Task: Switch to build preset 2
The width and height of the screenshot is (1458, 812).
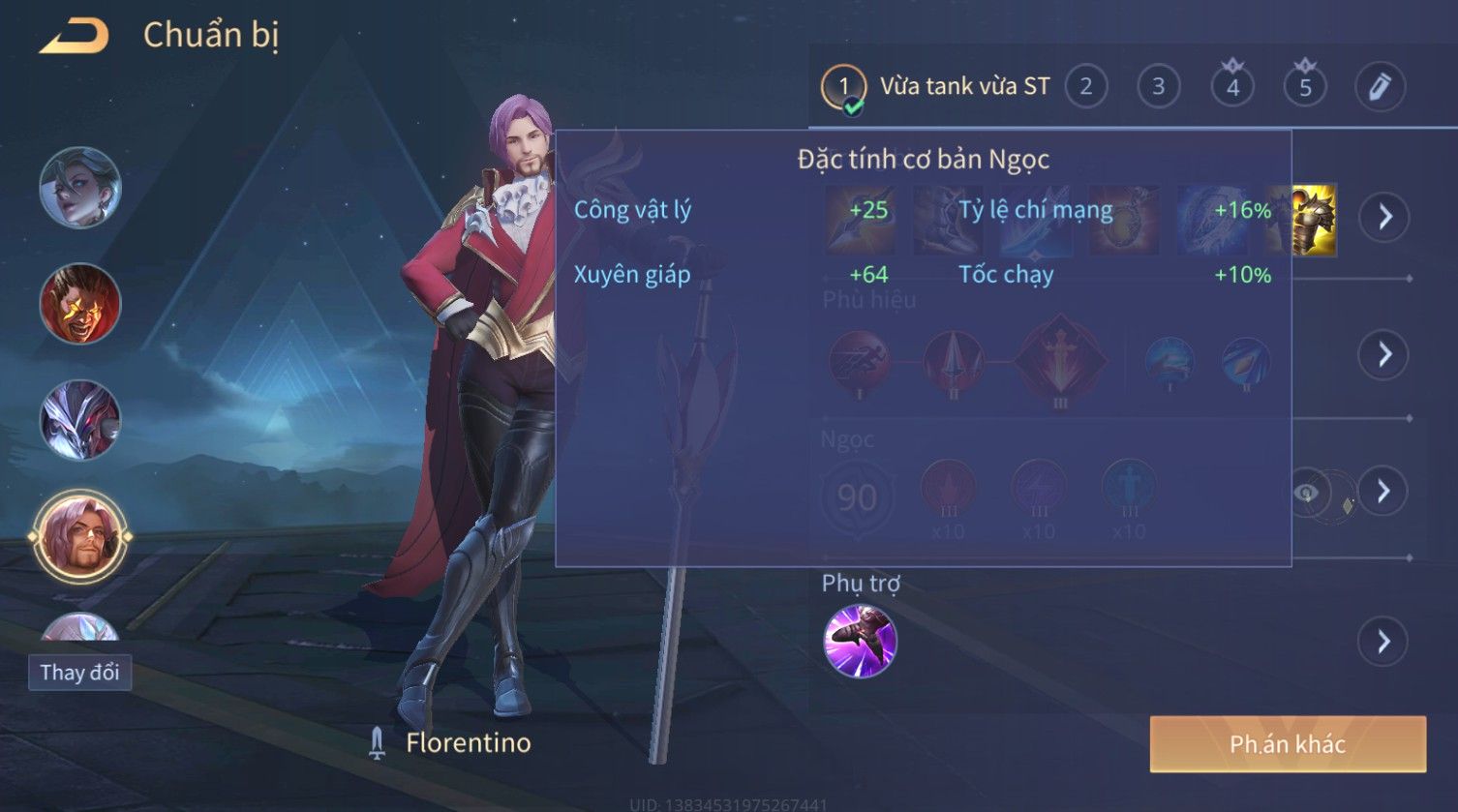Action: (1085, 87)
